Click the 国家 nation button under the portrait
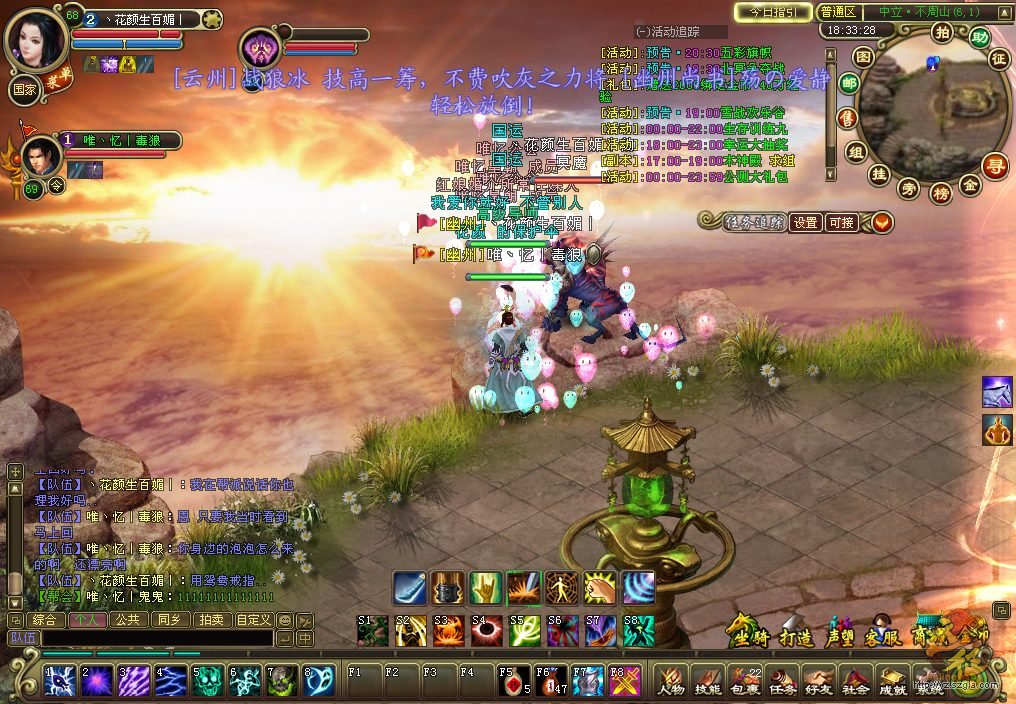 tap(24, 87)
